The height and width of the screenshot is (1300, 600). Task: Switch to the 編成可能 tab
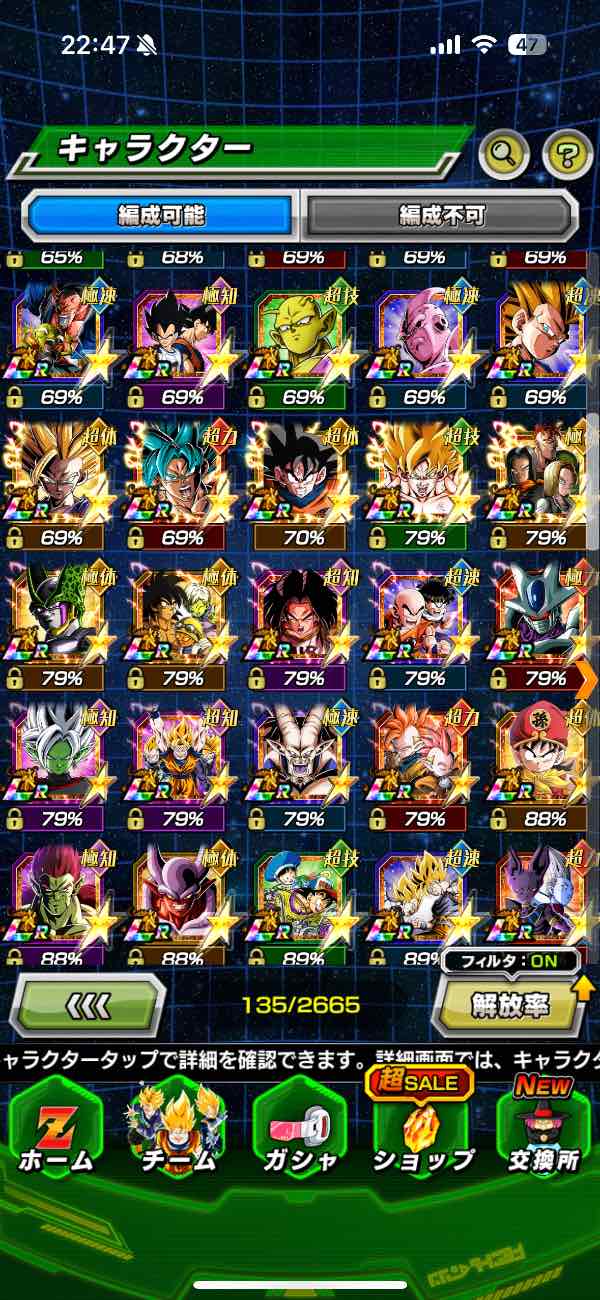coord(161,214)
